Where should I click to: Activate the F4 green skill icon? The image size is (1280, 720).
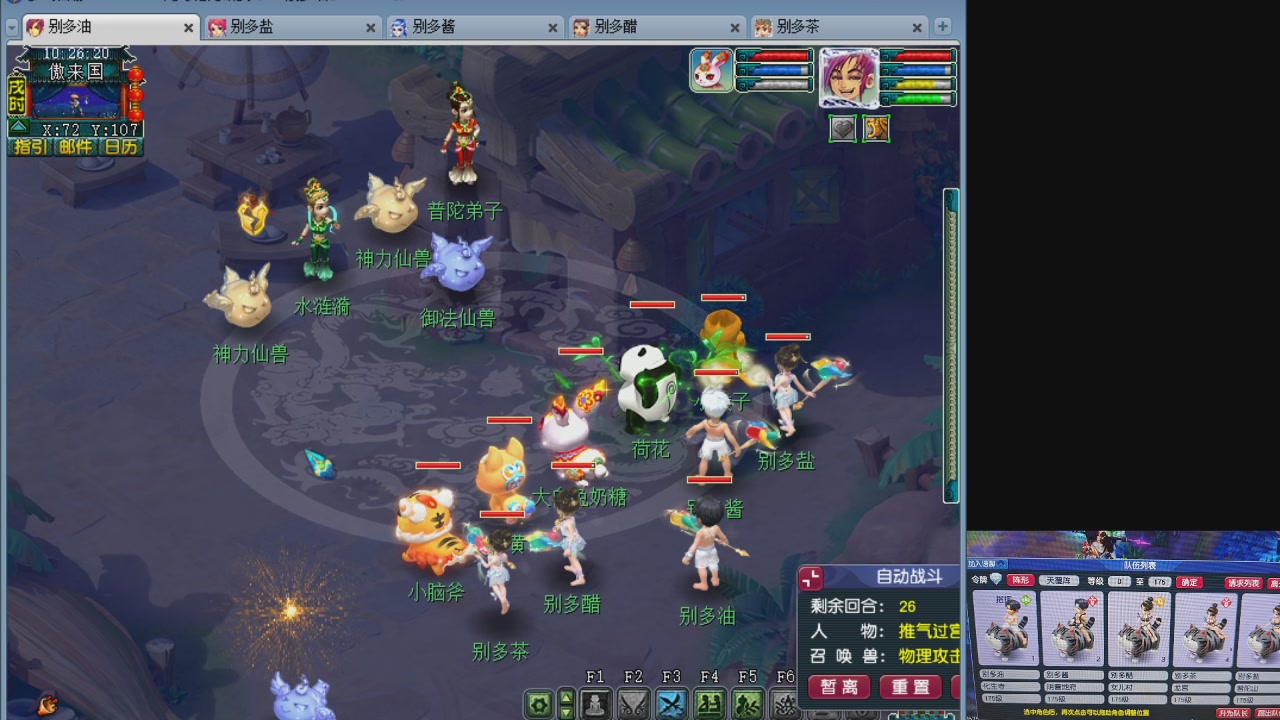710,705
